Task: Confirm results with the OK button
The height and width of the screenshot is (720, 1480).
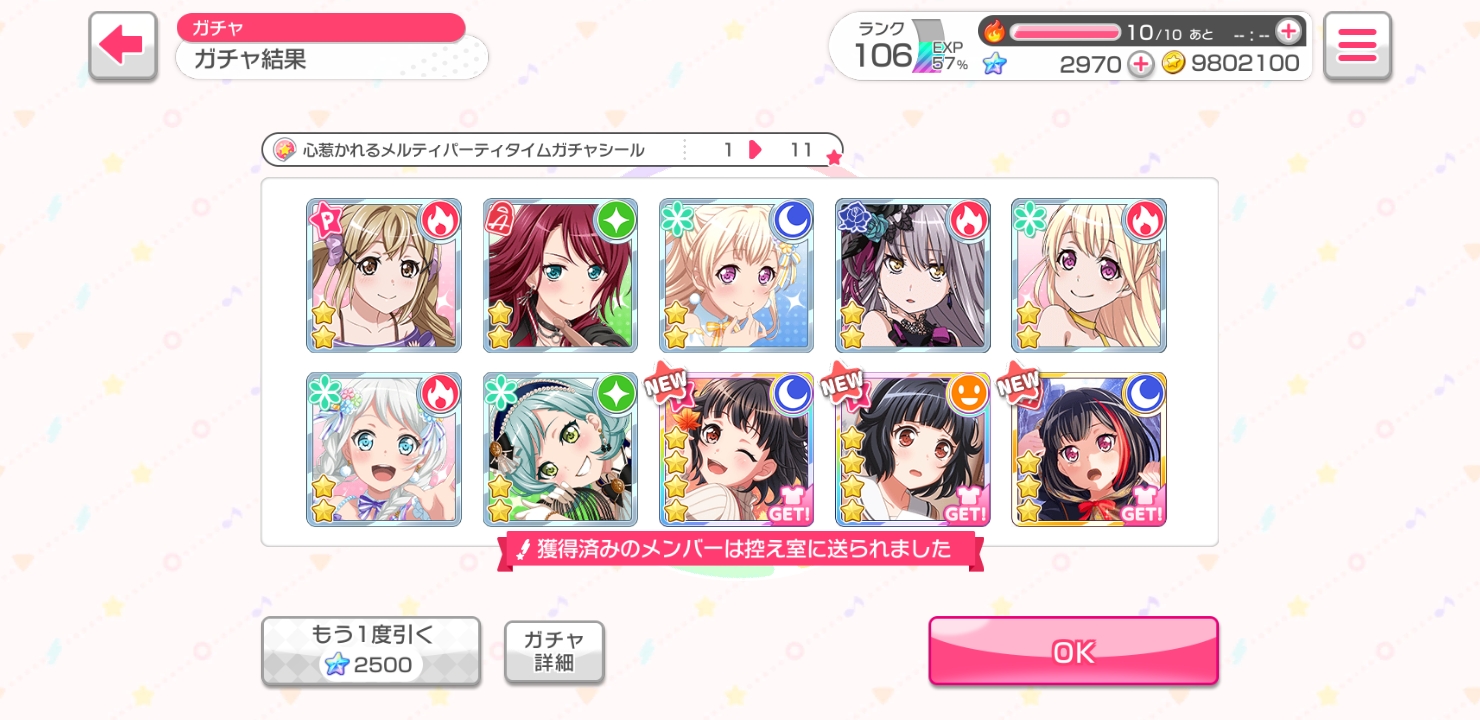Action: 1073,651
